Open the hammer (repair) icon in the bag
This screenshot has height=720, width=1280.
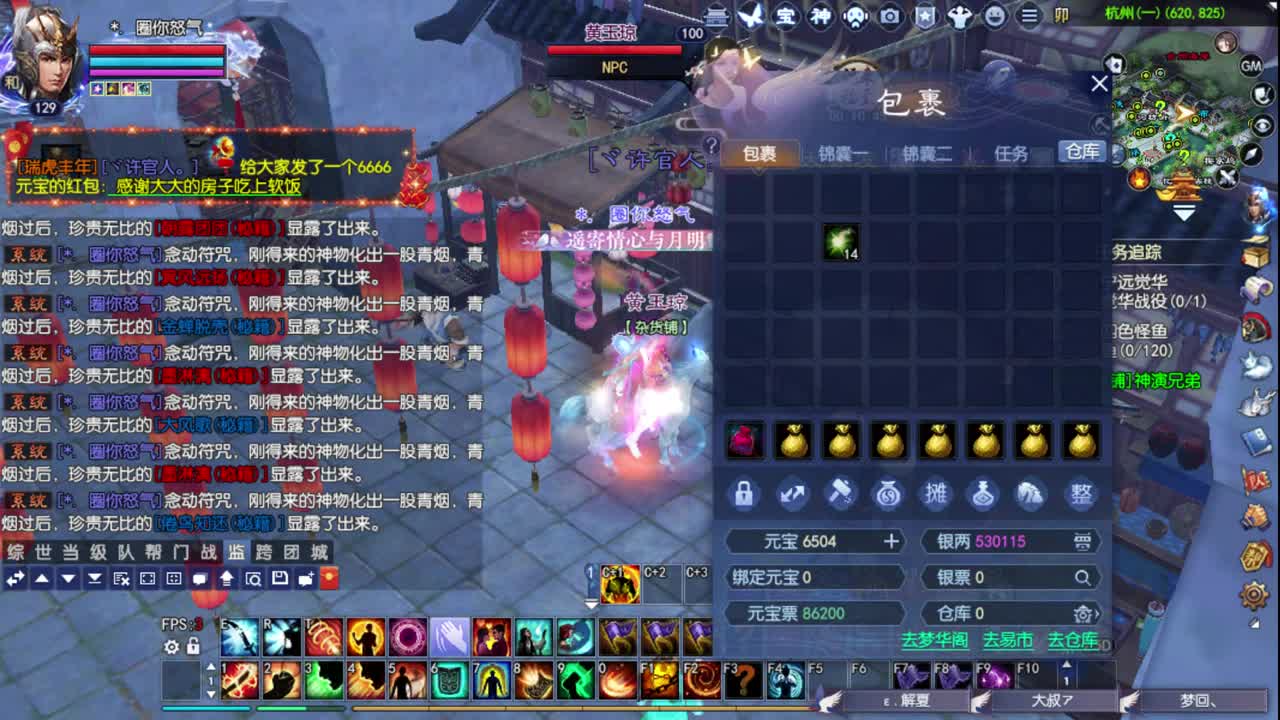840,494
